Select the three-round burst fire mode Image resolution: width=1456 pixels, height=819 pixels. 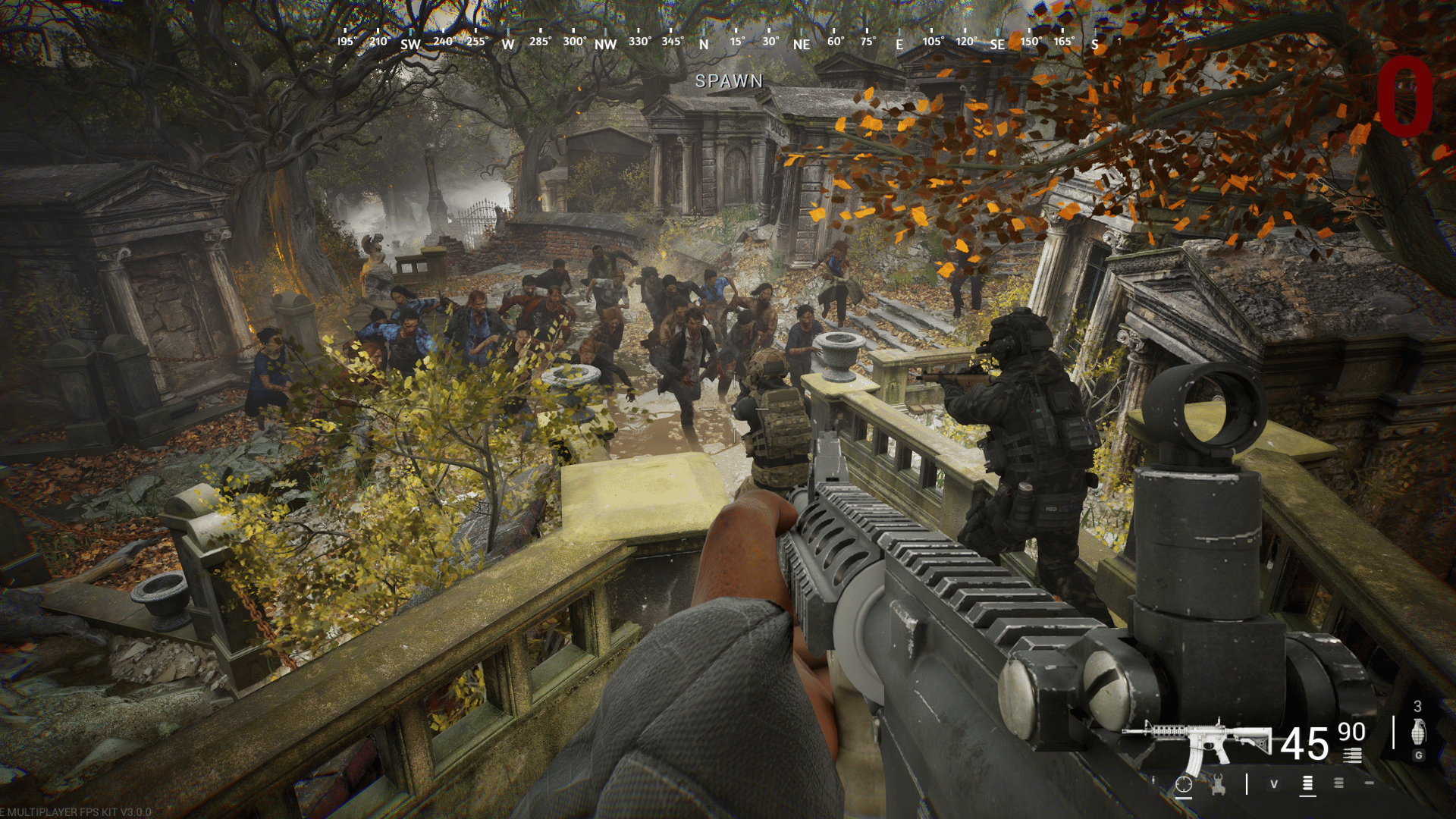point(1339,783)
